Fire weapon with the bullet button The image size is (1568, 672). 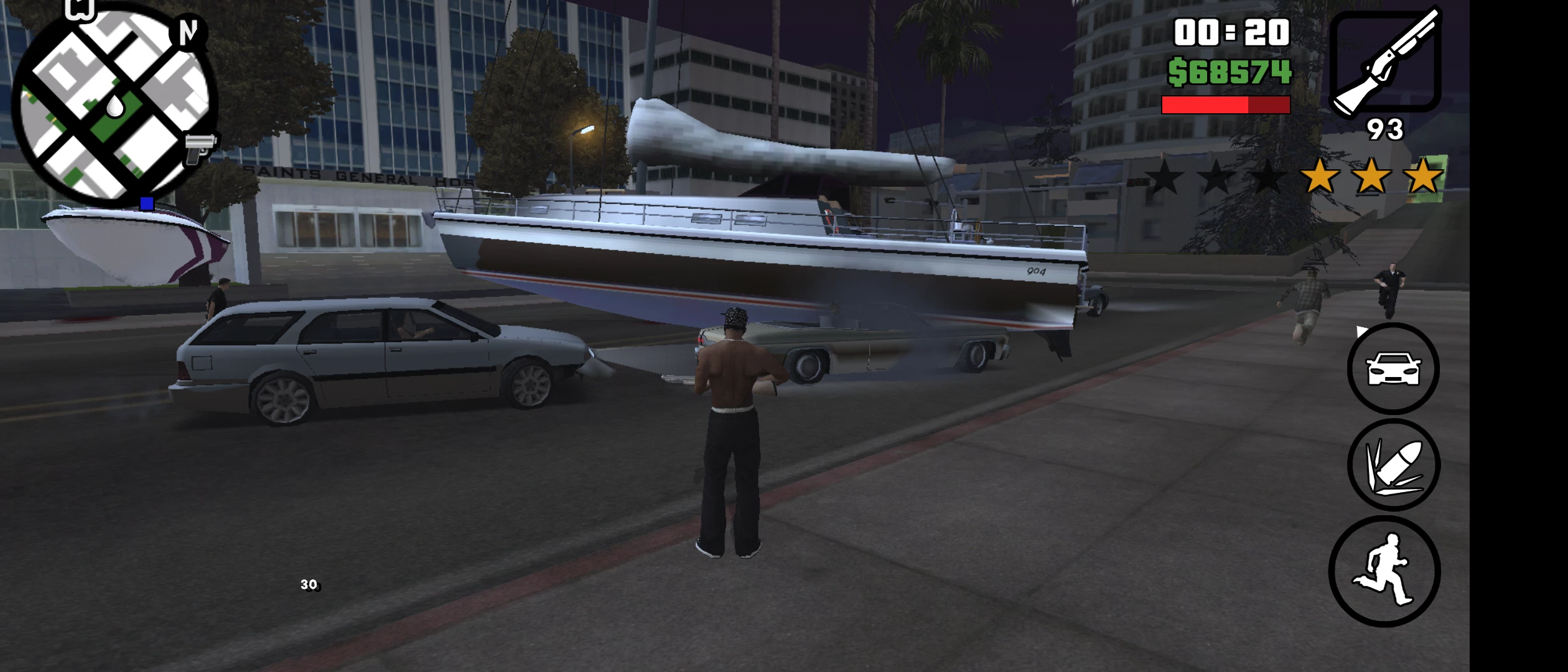click(x=1393, y=465)
